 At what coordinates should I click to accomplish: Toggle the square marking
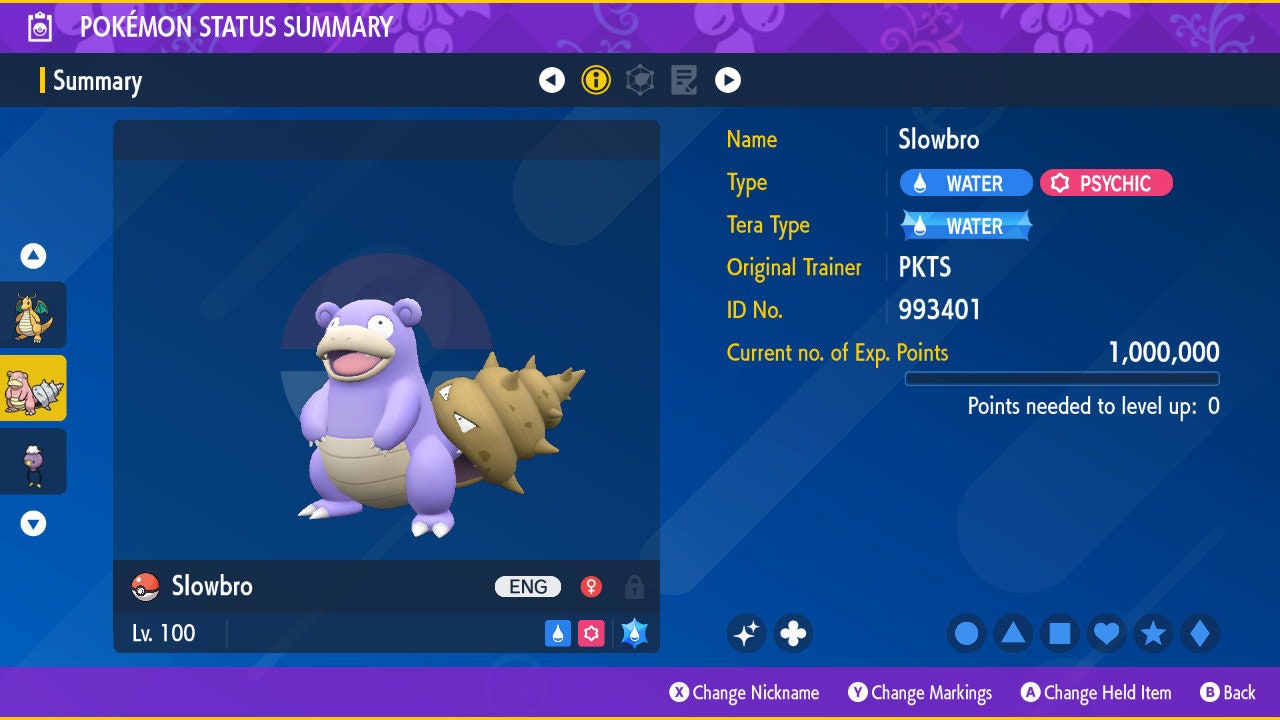1060,633
